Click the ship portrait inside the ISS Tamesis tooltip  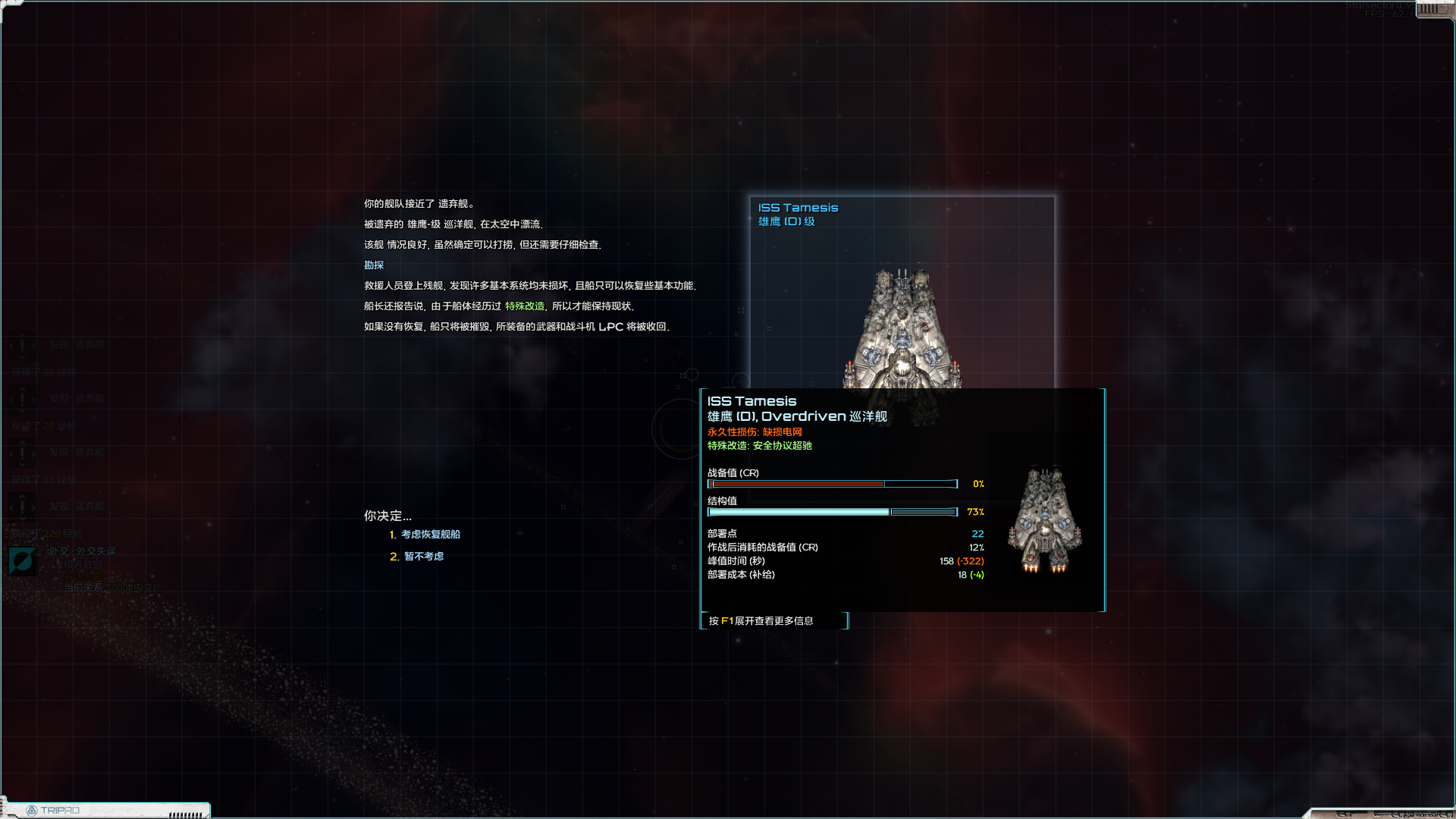(1045, 519)
